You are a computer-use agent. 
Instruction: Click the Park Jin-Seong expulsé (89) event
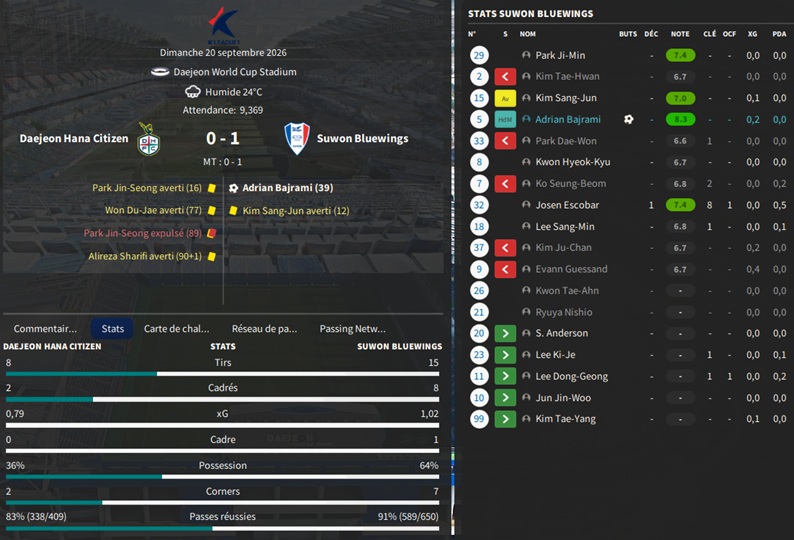pyautogui.click(x=143, y=233)
